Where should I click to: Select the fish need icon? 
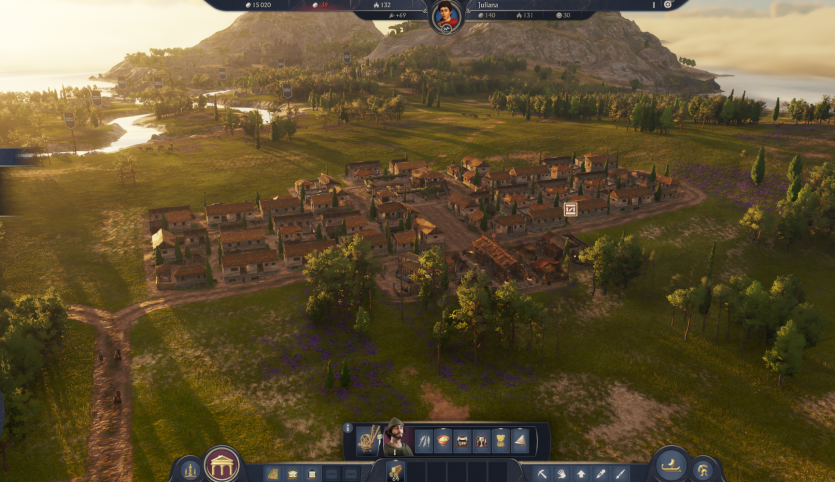[424, 440]
